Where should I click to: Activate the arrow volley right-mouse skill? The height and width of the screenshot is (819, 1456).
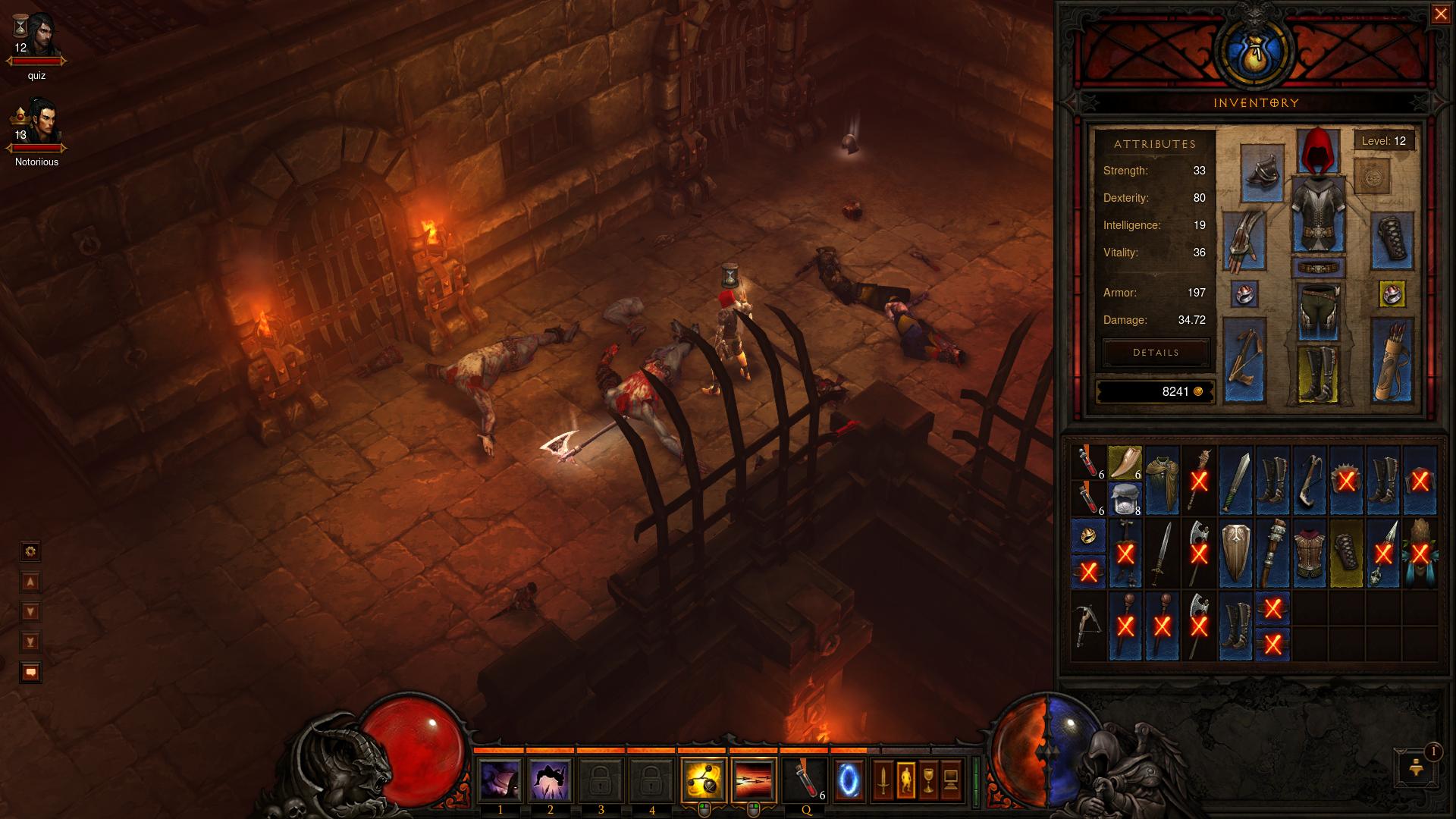pyautogui.click(x=754, y=780)
